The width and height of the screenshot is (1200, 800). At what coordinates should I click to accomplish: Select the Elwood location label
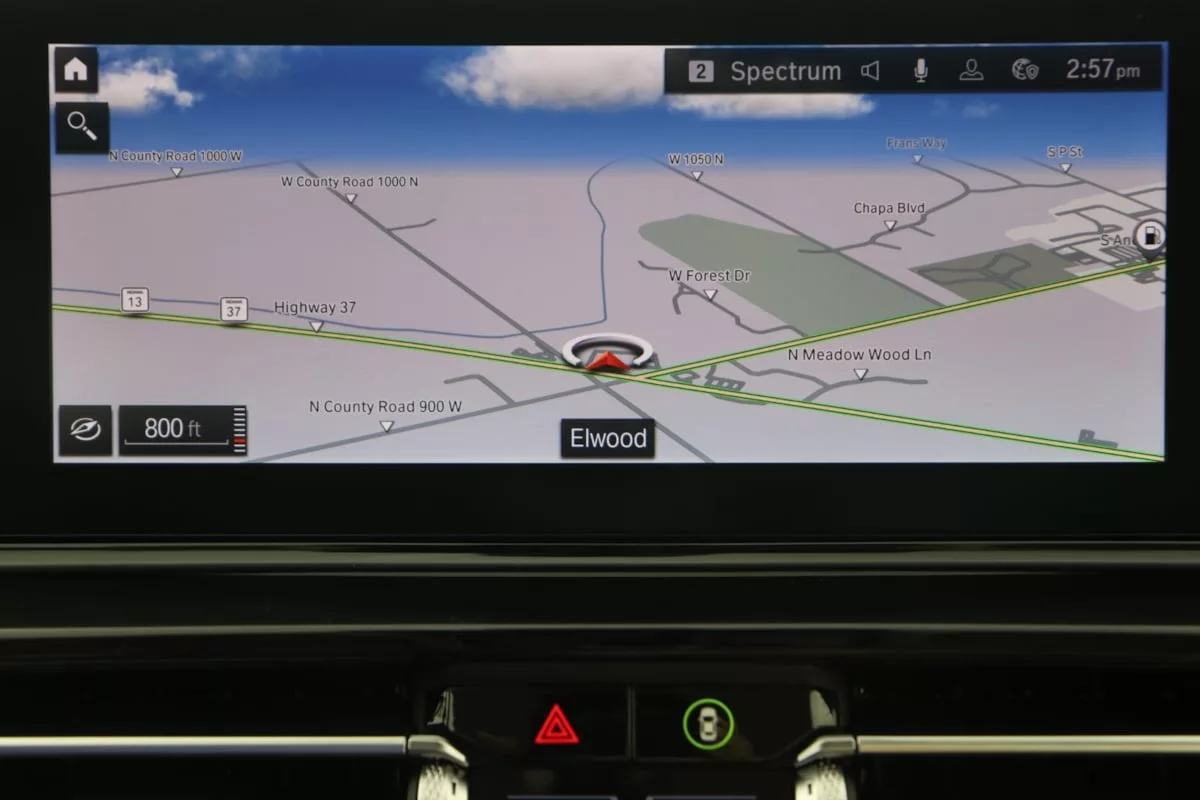tap(607, 438)
